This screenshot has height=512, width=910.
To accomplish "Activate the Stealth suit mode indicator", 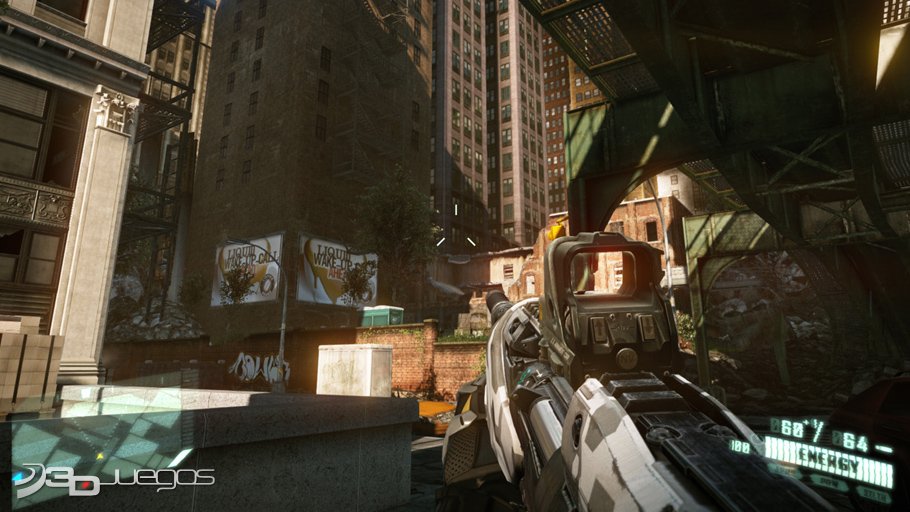I will [x=874, y=495].
